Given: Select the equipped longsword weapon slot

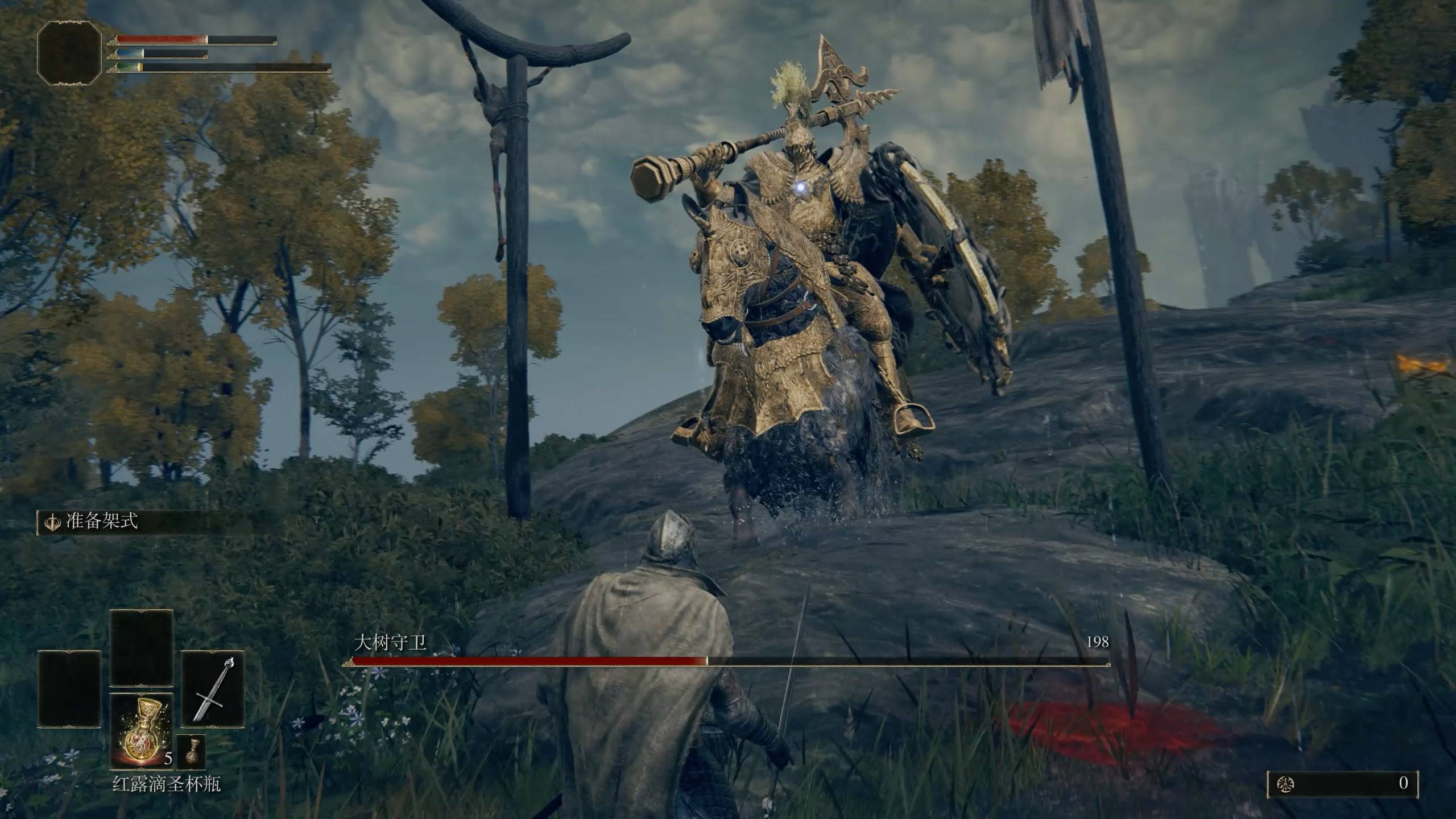Looking at the screenshot, I should pos(213,689).
